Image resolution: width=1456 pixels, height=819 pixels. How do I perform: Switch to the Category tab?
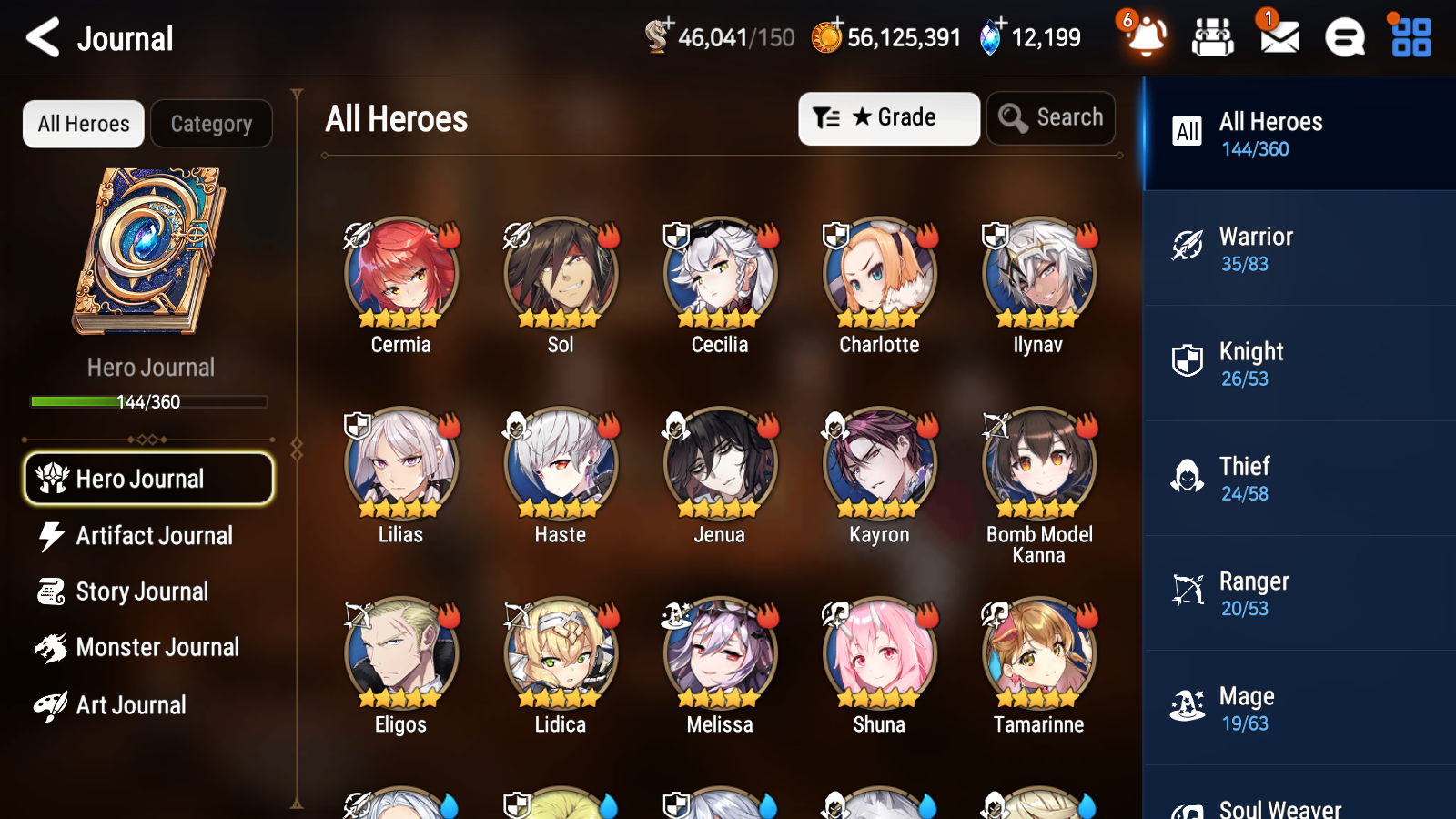click(x=211, y=124)
